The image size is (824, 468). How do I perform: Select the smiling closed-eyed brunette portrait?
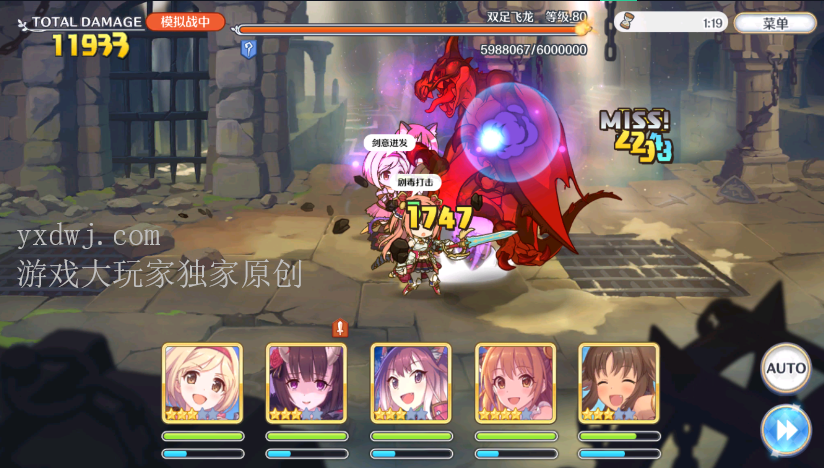(x=619, y=383)
